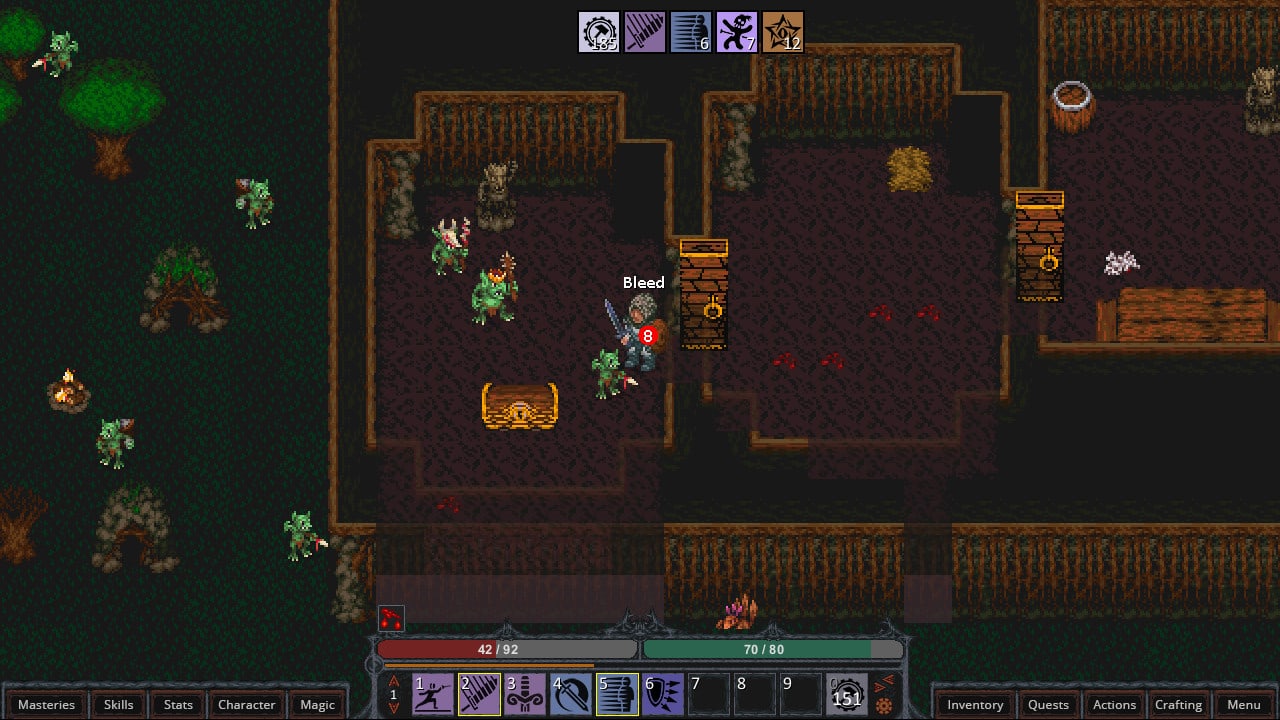
Task: Open the Masteries panel
Action: click(x=46, y=704)
